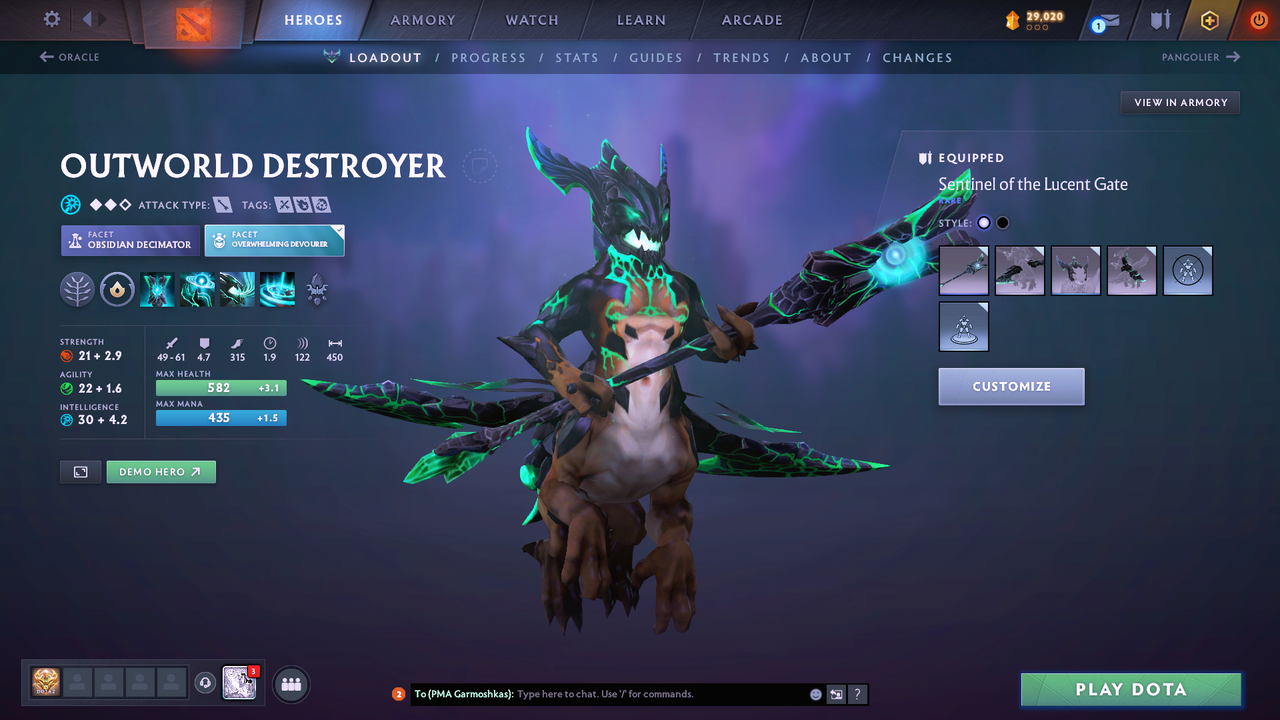This screenshot has width=1280, height=720.
Task: Click the PLAY DOTA button
Action: [1130, 689]
